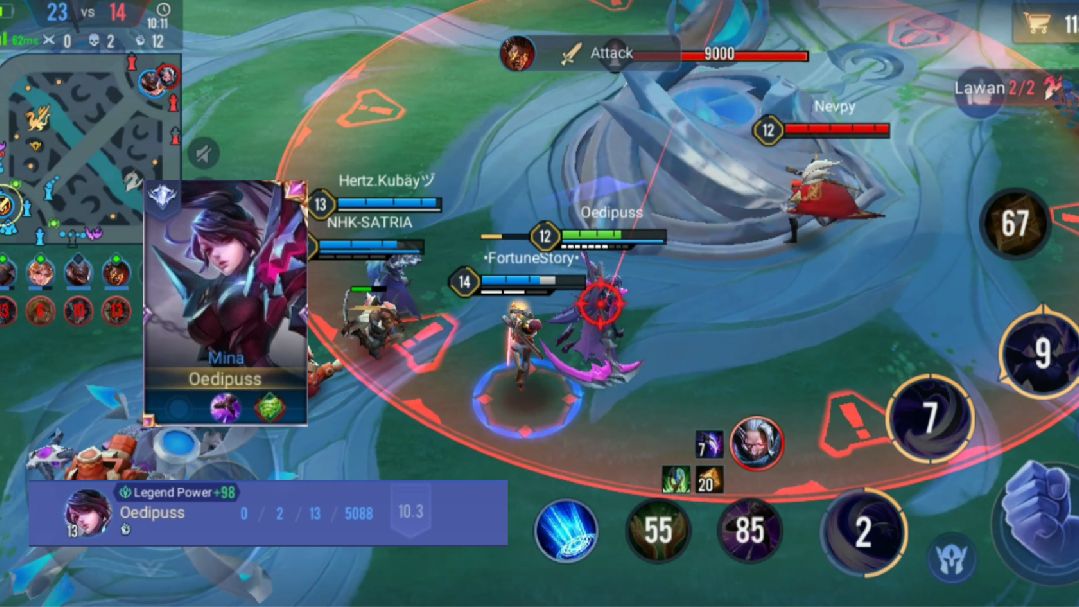Tap the purple item icon marked 7
Viewport: 1079px width, 607px height.
[x=709, y=444]
